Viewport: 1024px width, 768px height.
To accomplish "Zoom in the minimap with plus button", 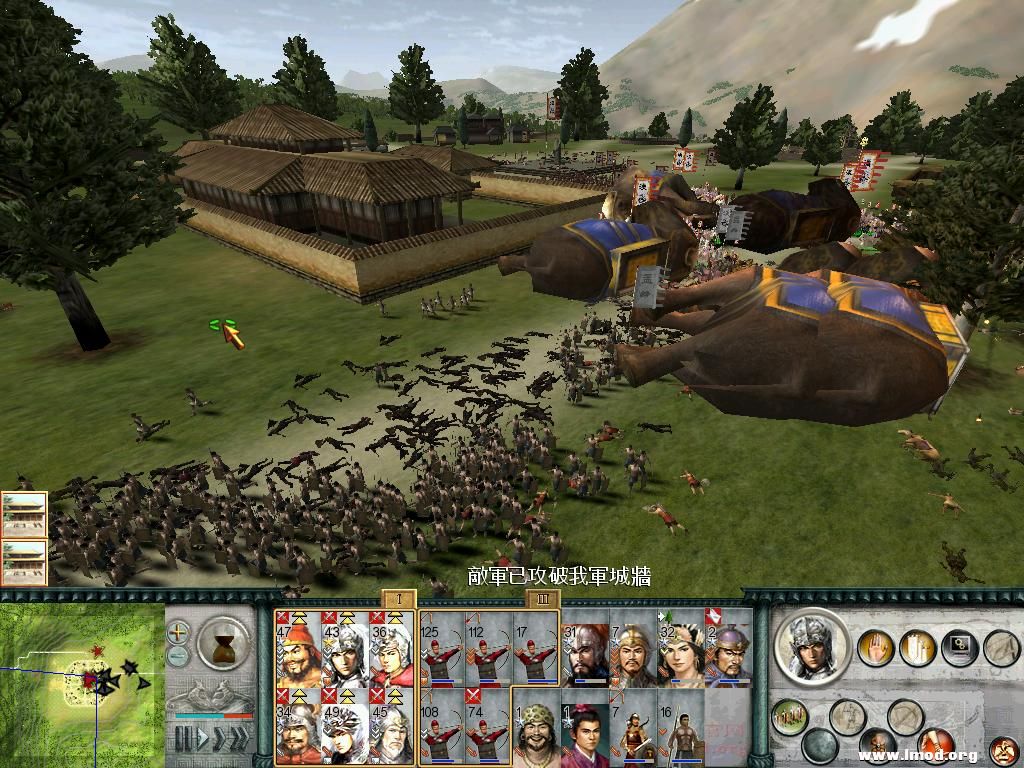I will click(178, 632).
